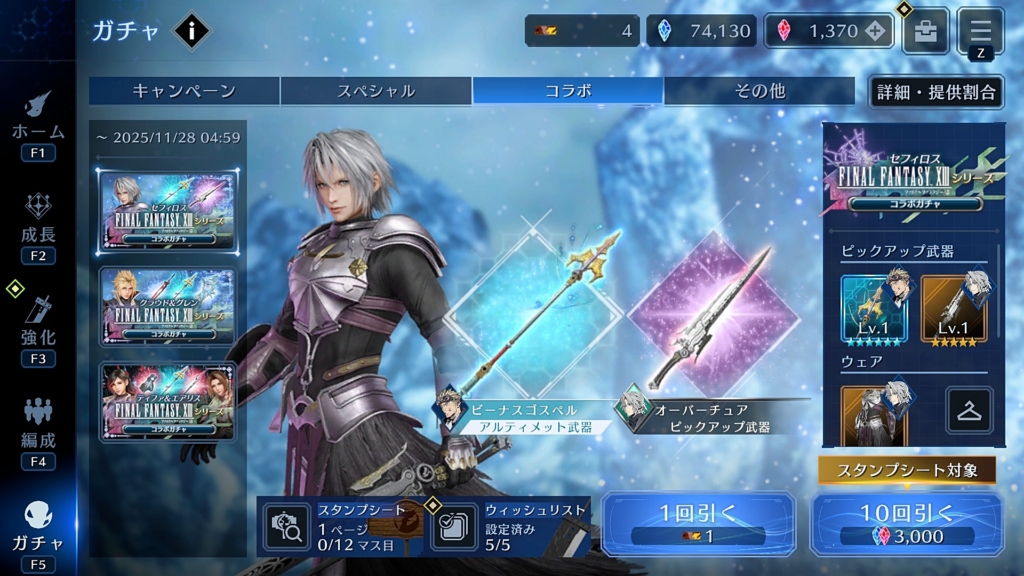Open the briefcase gift box icon
This screenshot has height=576, width=1024.
[926, 31]
